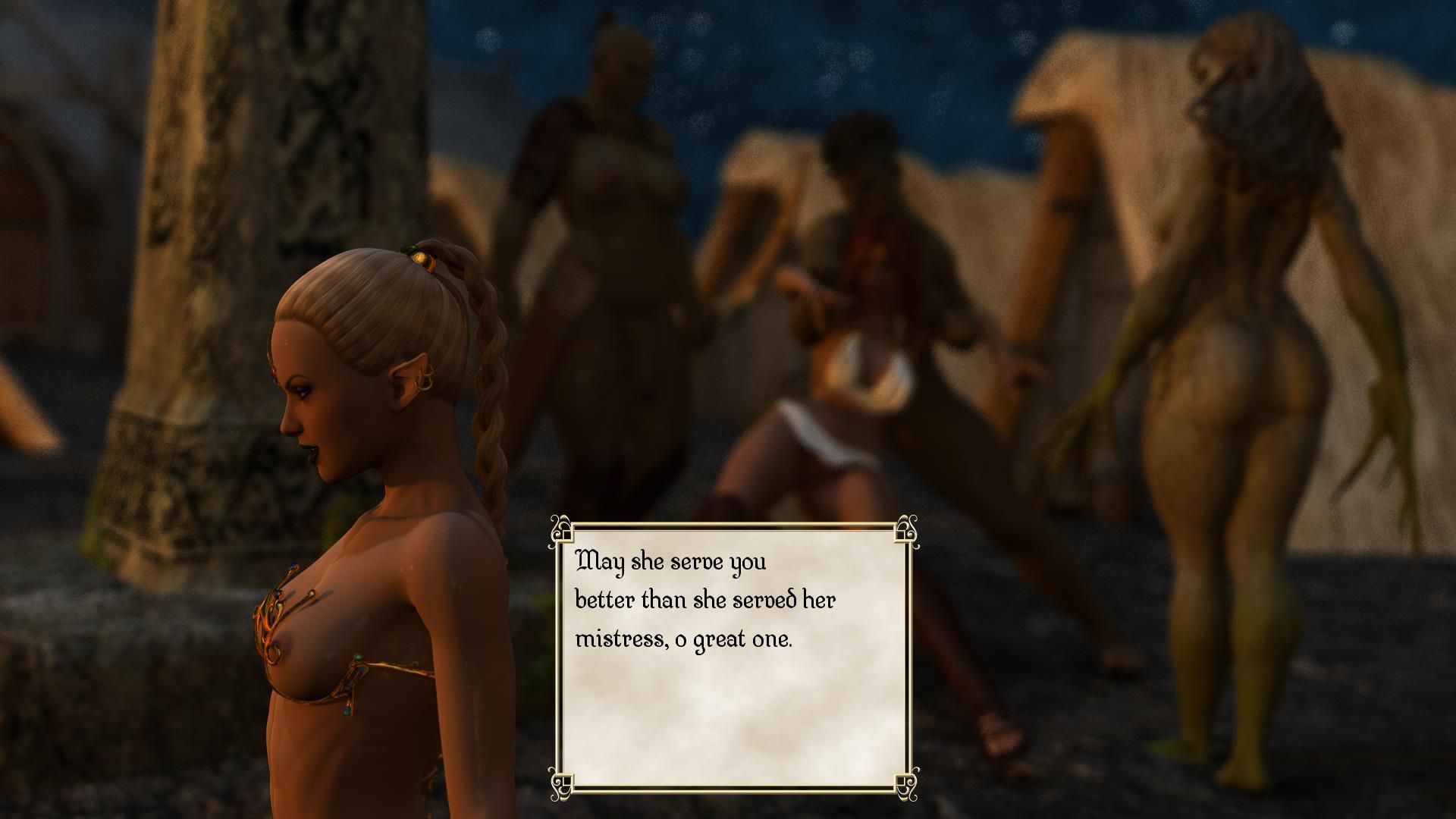Click the parchment dialogue box to continue

tap(733, 658)
